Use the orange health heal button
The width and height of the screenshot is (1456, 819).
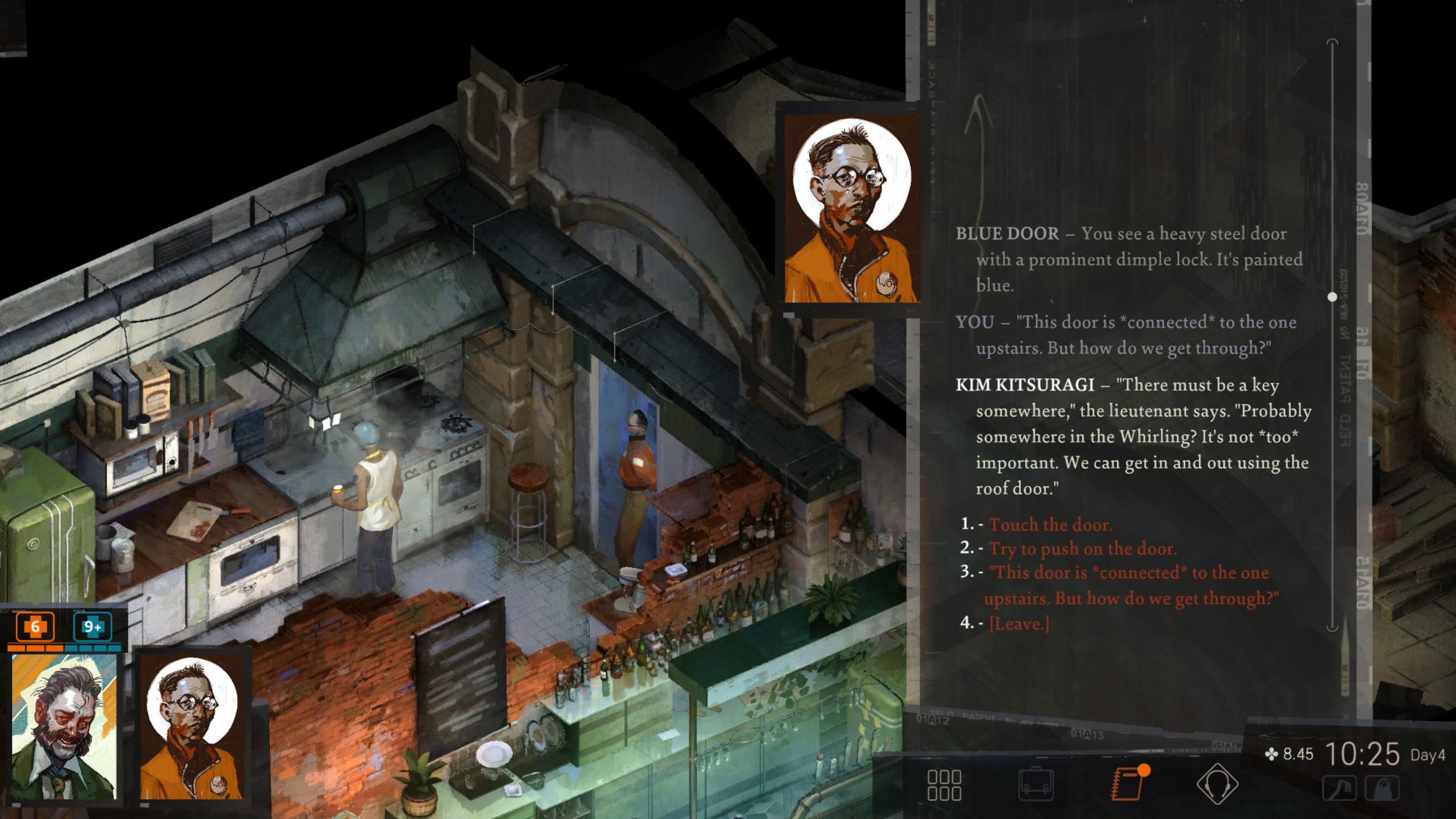click(35, 627)
